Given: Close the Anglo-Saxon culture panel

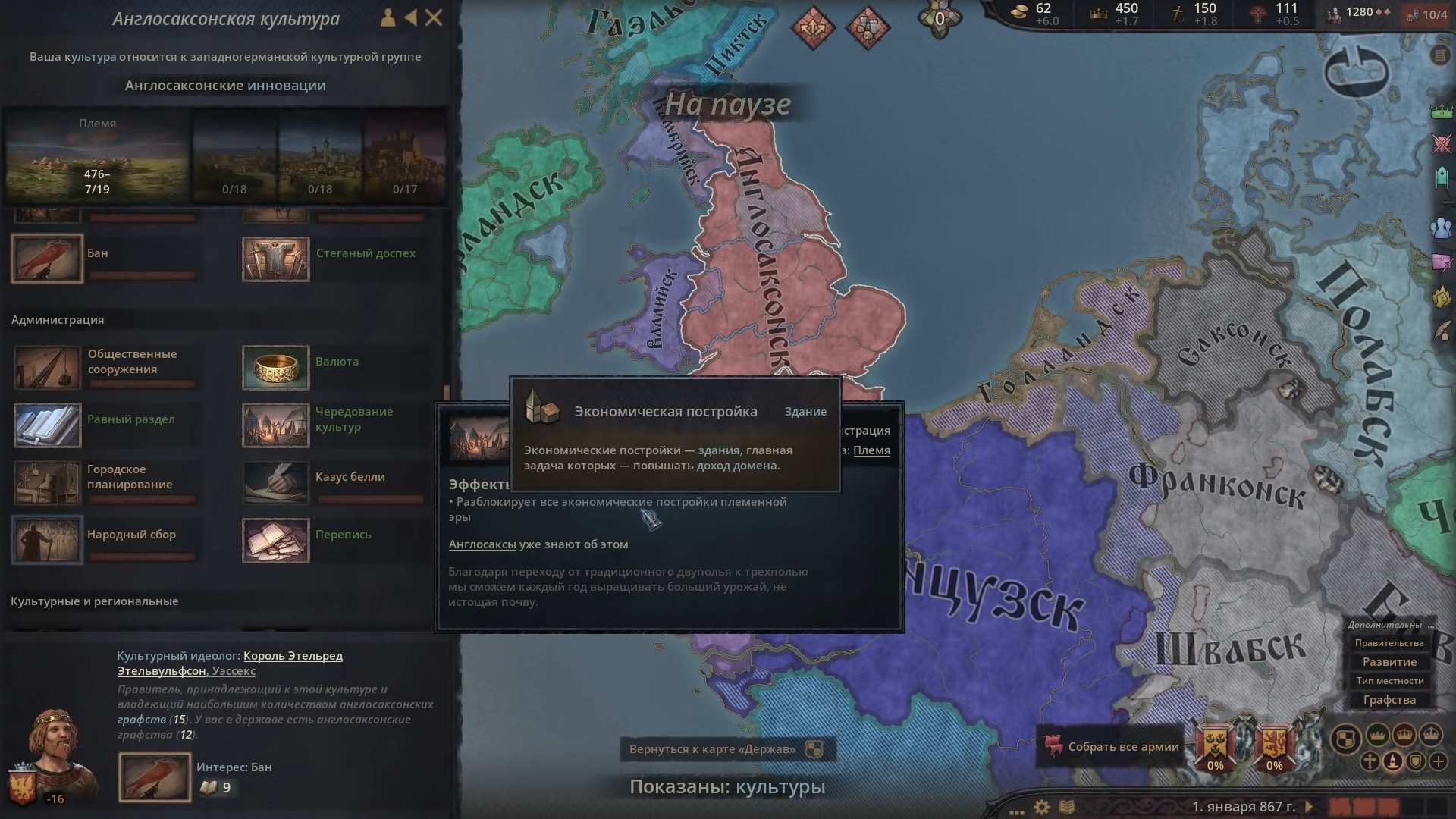Looking at the screenshot, I should tap(434, 17).
